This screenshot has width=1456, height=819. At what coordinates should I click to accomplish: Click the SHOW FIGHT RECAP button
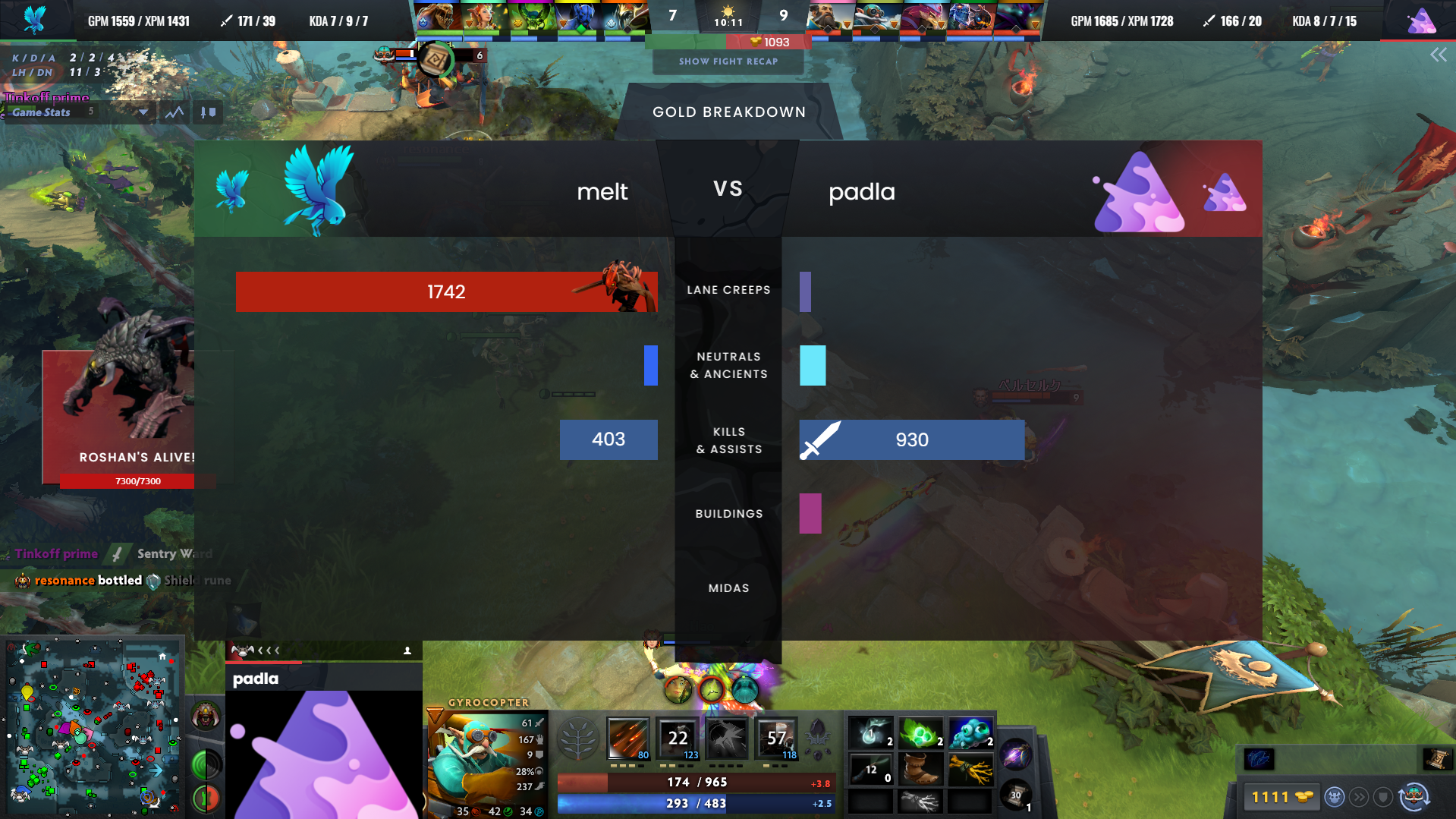(x=728, y=61)
